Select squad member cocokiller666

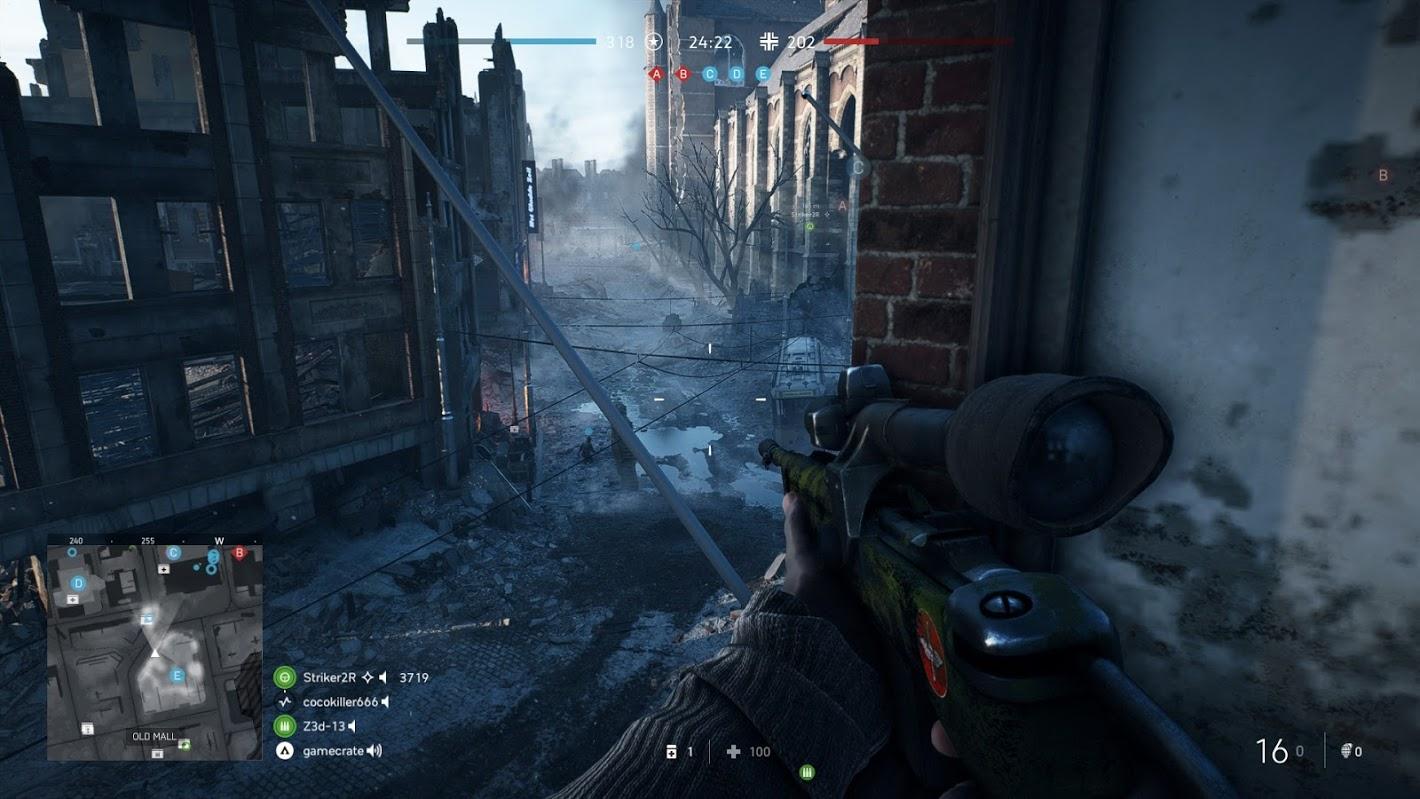click(x=340, y=702)
